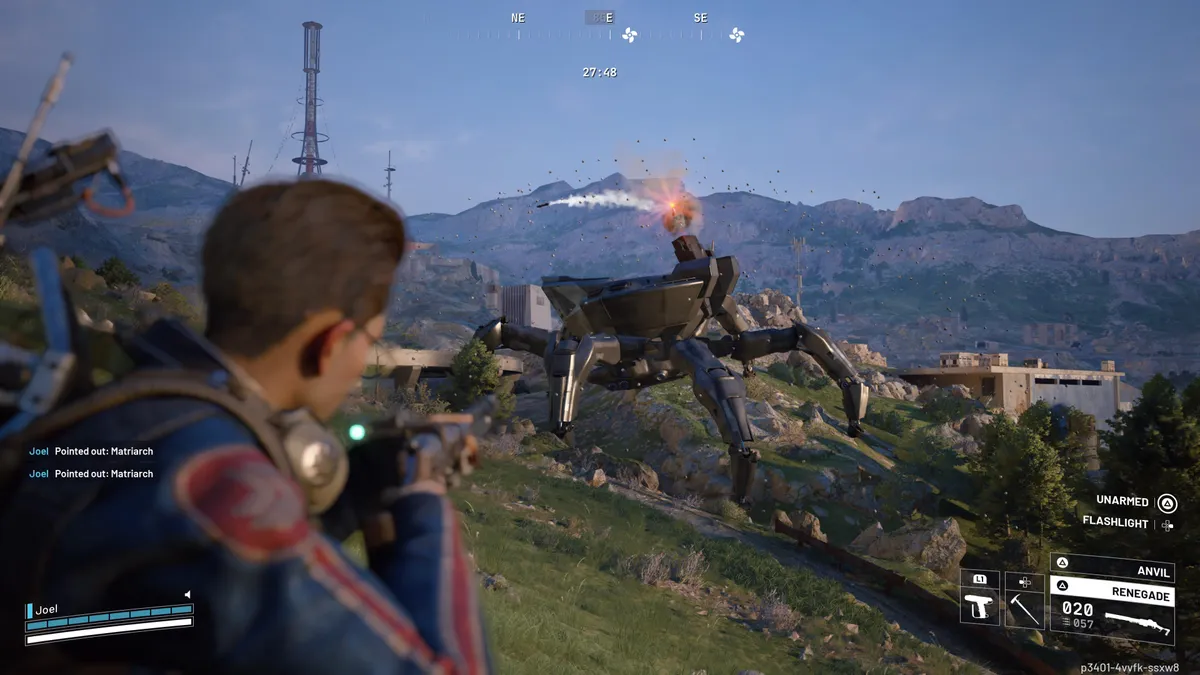
Task: Select the pickaxe tool slot
Action: tap(1024, 606)
